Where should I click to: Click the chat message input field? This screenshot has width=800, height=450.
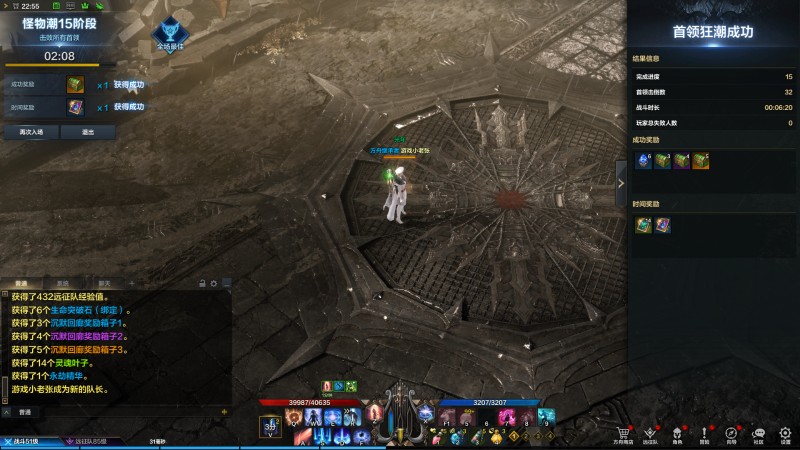120,412
